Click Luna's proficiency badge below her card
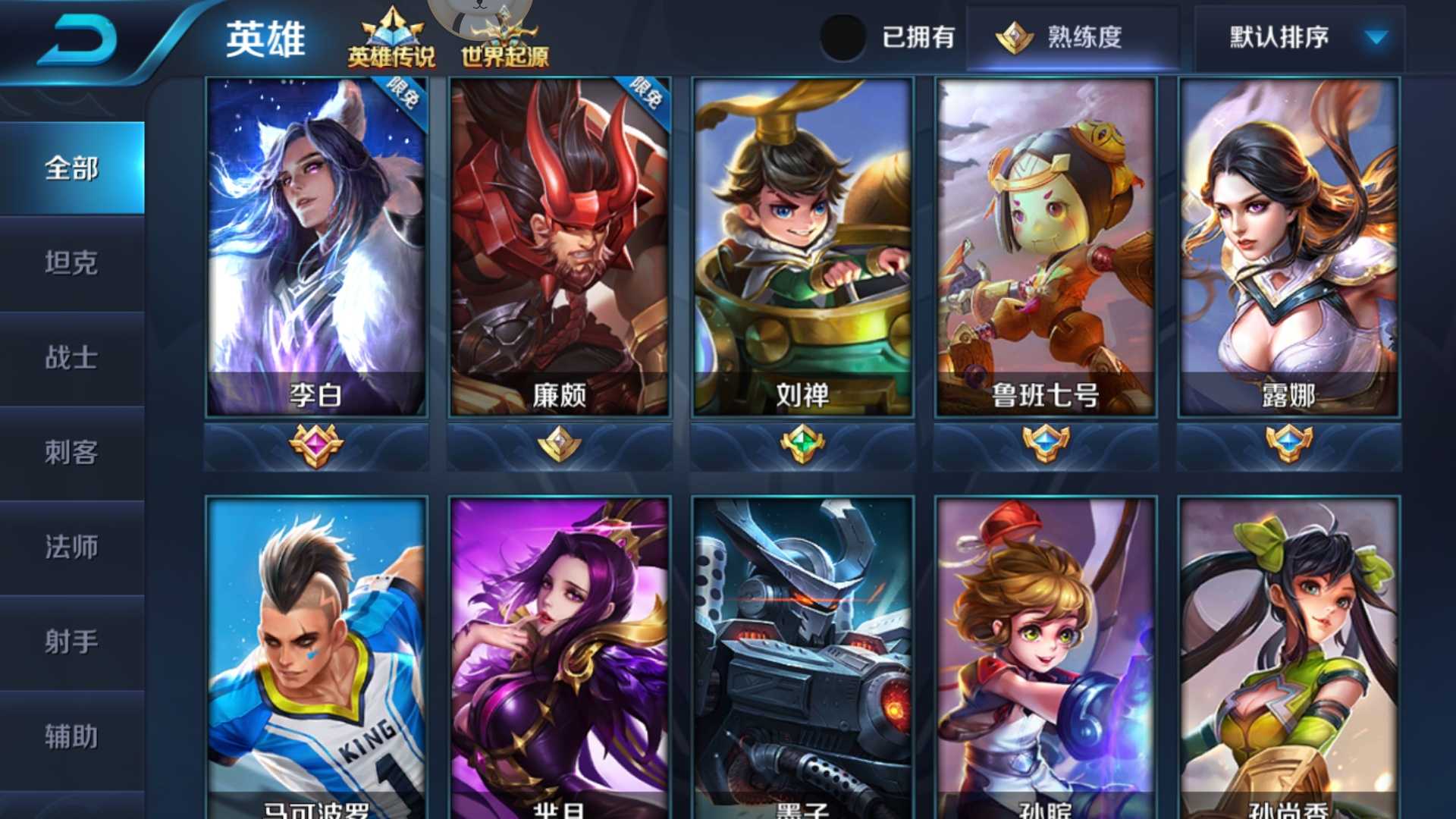 [1287, 442]
